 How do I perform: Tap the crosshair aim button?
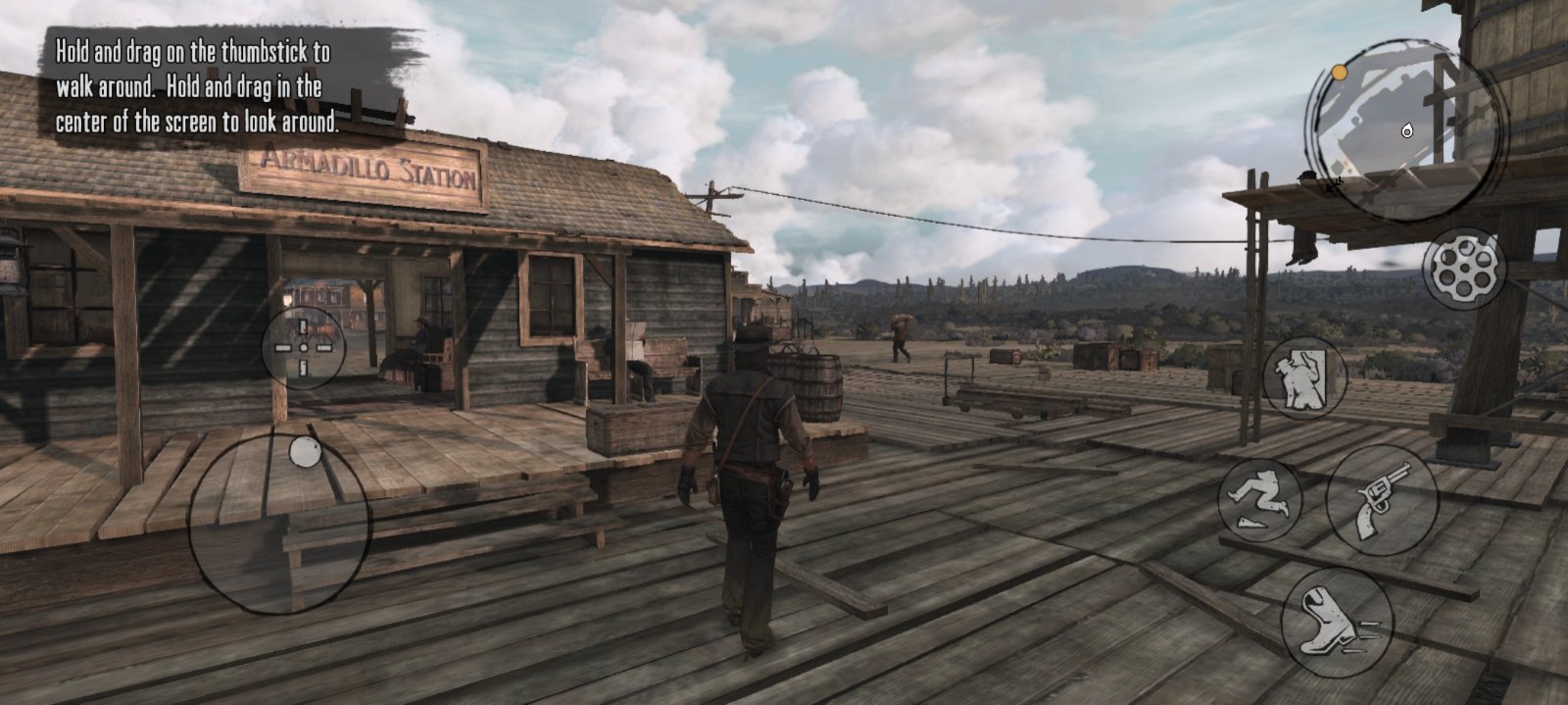(303, 348)
